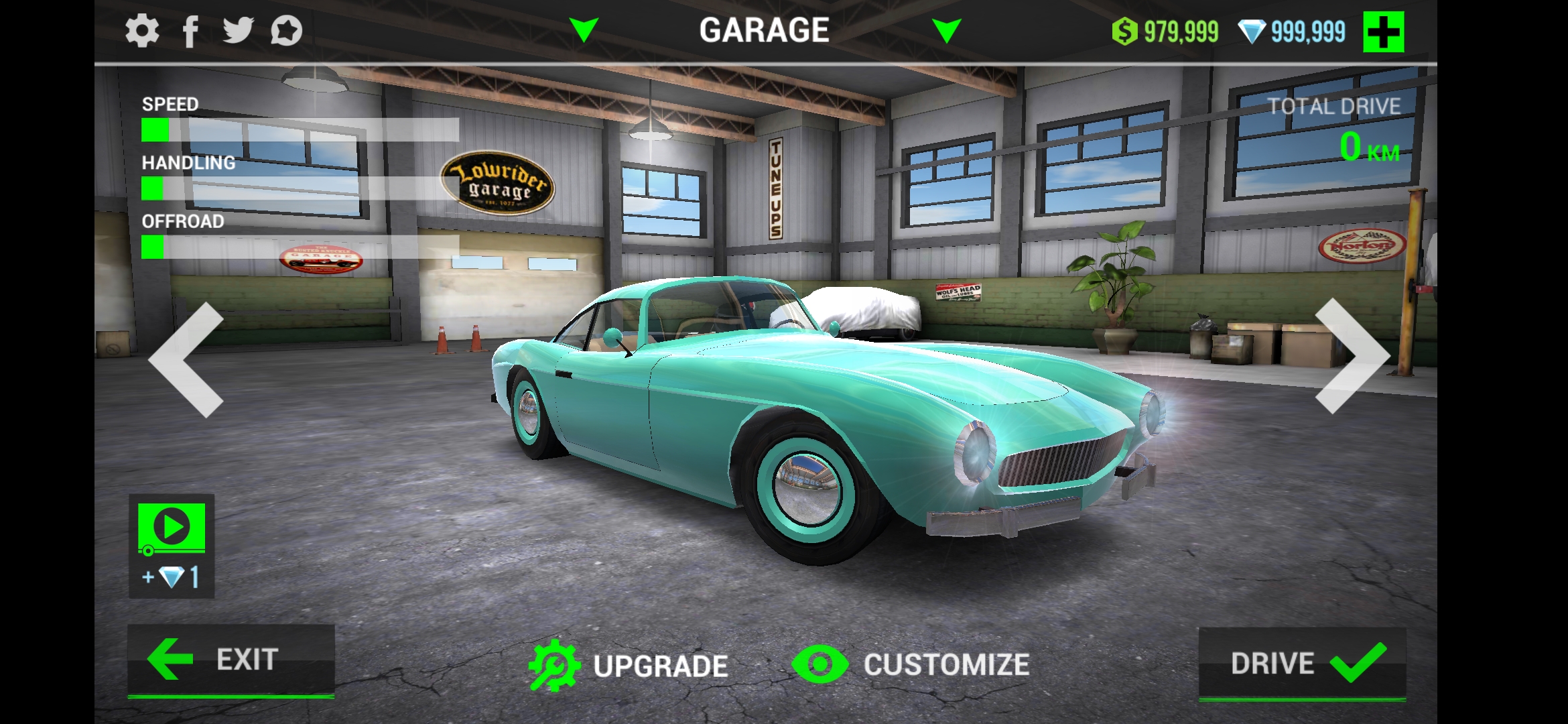Screen dimensions: 1568x724
Task: Tap the UPGRADE label
Action: point(661,665)
